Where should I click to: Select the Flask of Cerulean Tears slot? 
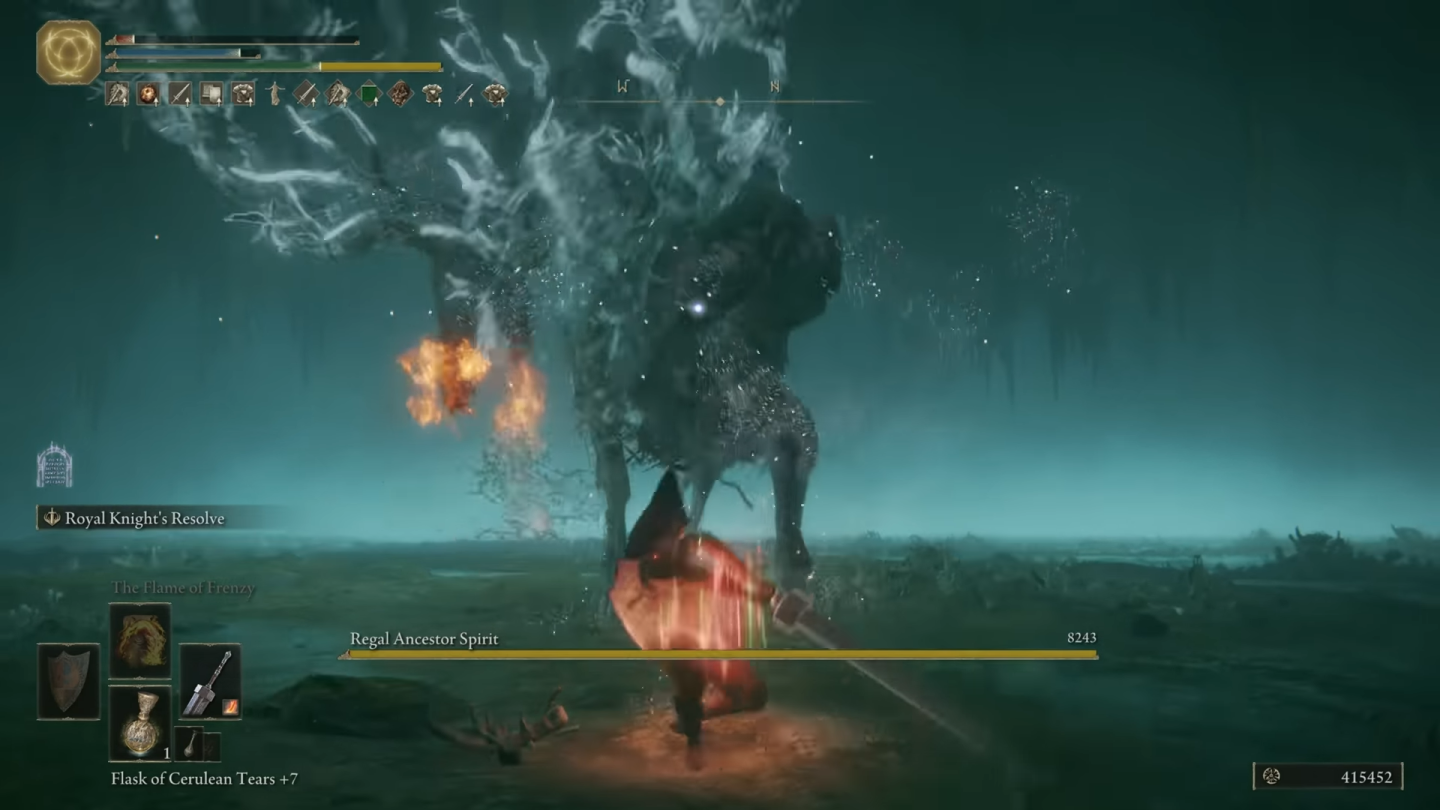point(139,723)
